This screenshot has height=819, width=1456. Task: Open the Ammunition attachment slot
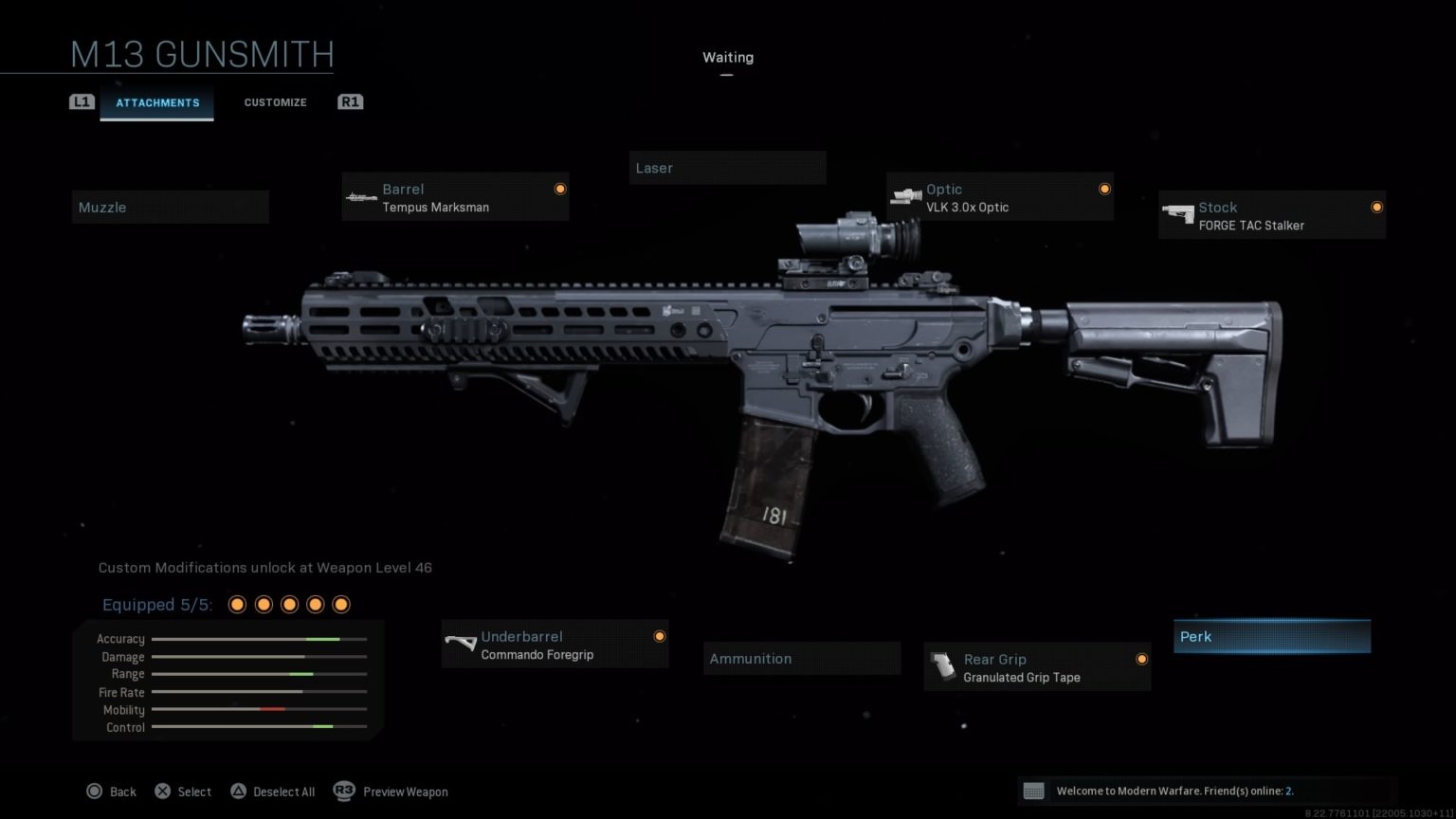pos(801,658)
